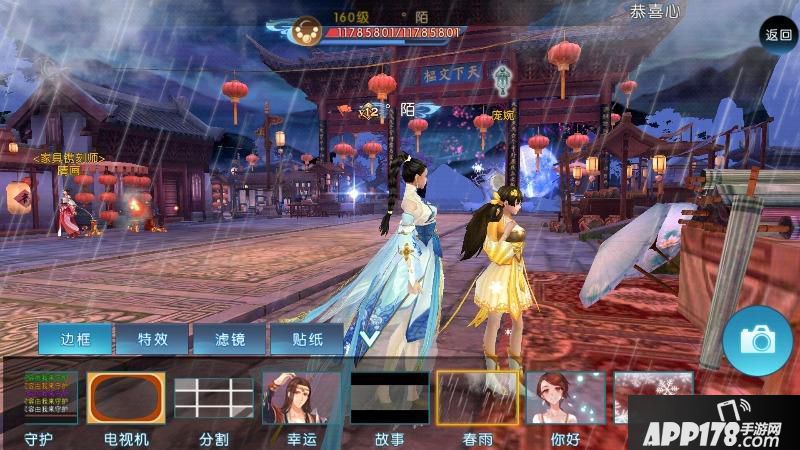Switch to the 贴纸 sticker tab
Screen dimensions: 800x450
(x=307, y=339)
